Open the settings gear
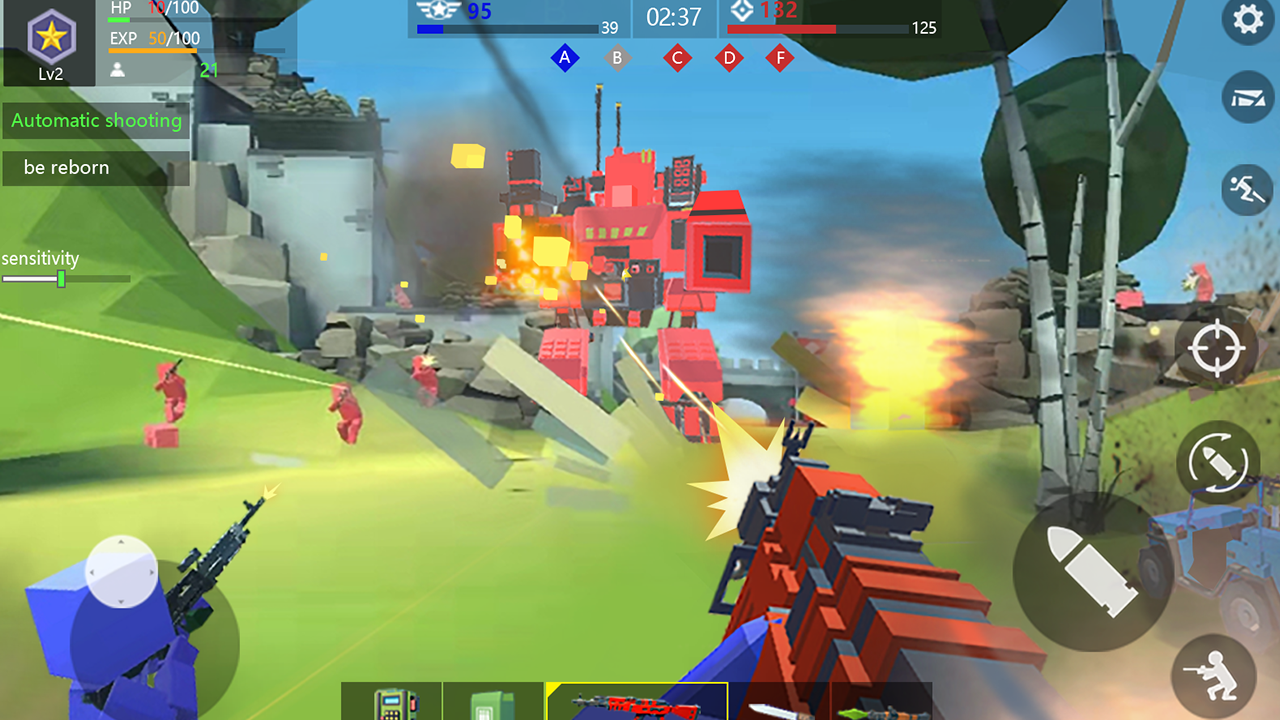The image size is (1280, 720). pyautogui.click(x=1247, y=19)
